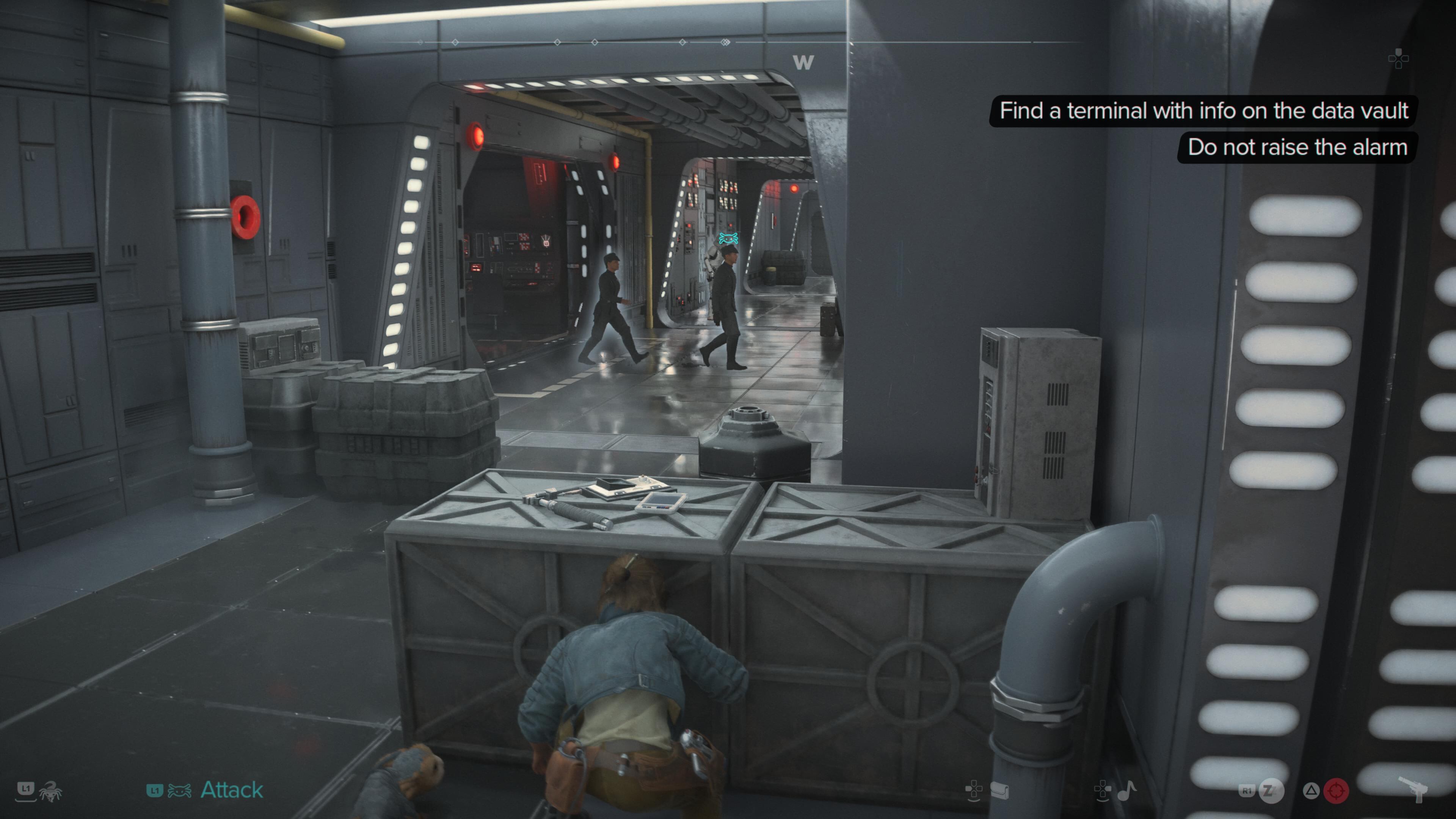This screenshot has height=819, width=1456.
Task: Choose the teal Nix Attack command
Action: (231, 789)
